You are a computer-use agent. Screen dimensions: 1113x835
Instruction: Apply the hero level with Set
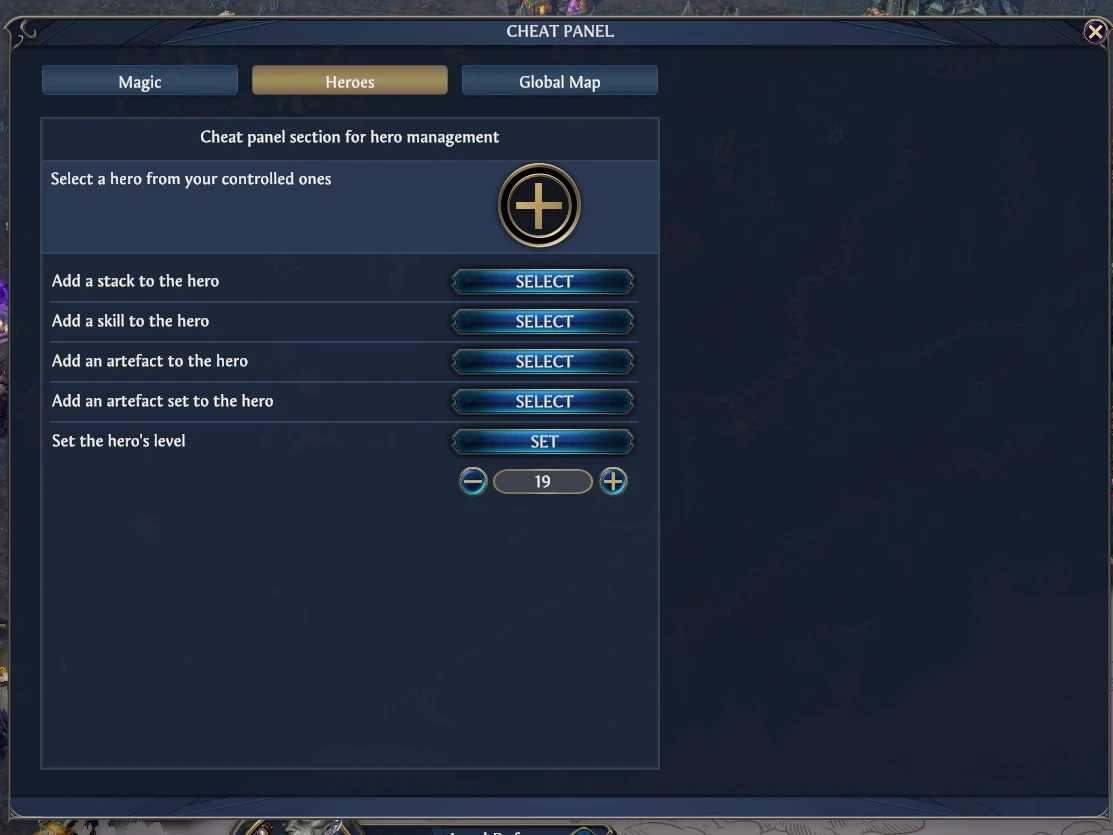[x=543, y=442]
